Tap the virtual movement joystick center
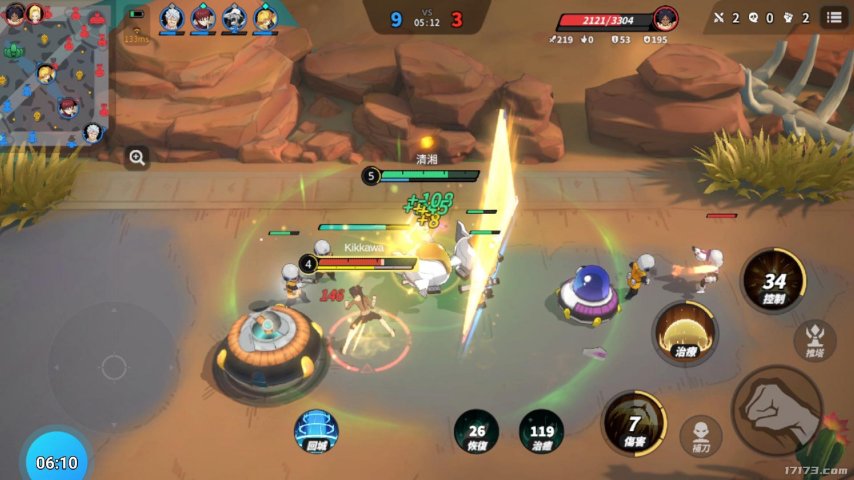 click(114, 367)
